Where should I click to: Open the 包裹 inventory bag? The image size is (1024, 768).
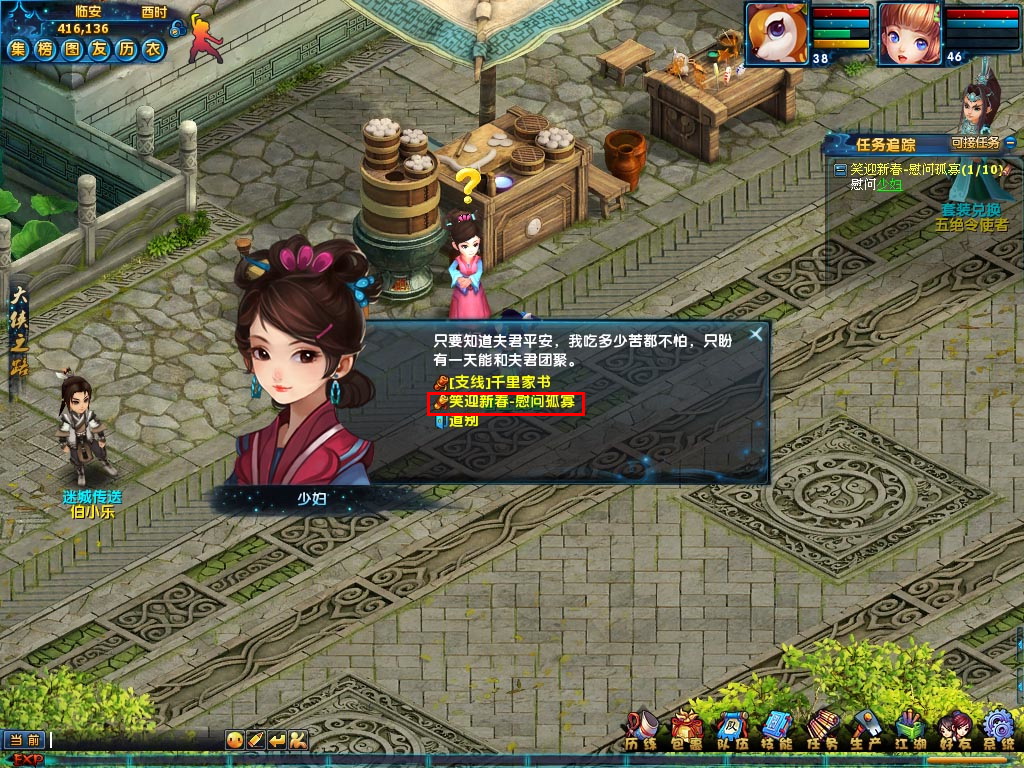point(686,730)
